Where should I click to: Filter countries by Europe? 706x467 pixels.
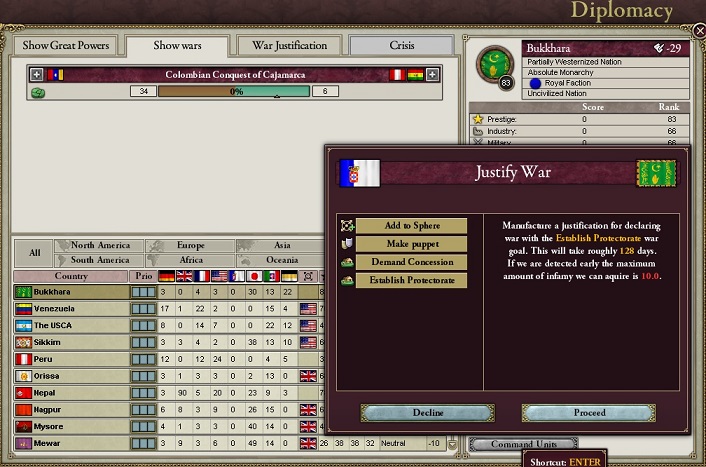coord(191,245)
